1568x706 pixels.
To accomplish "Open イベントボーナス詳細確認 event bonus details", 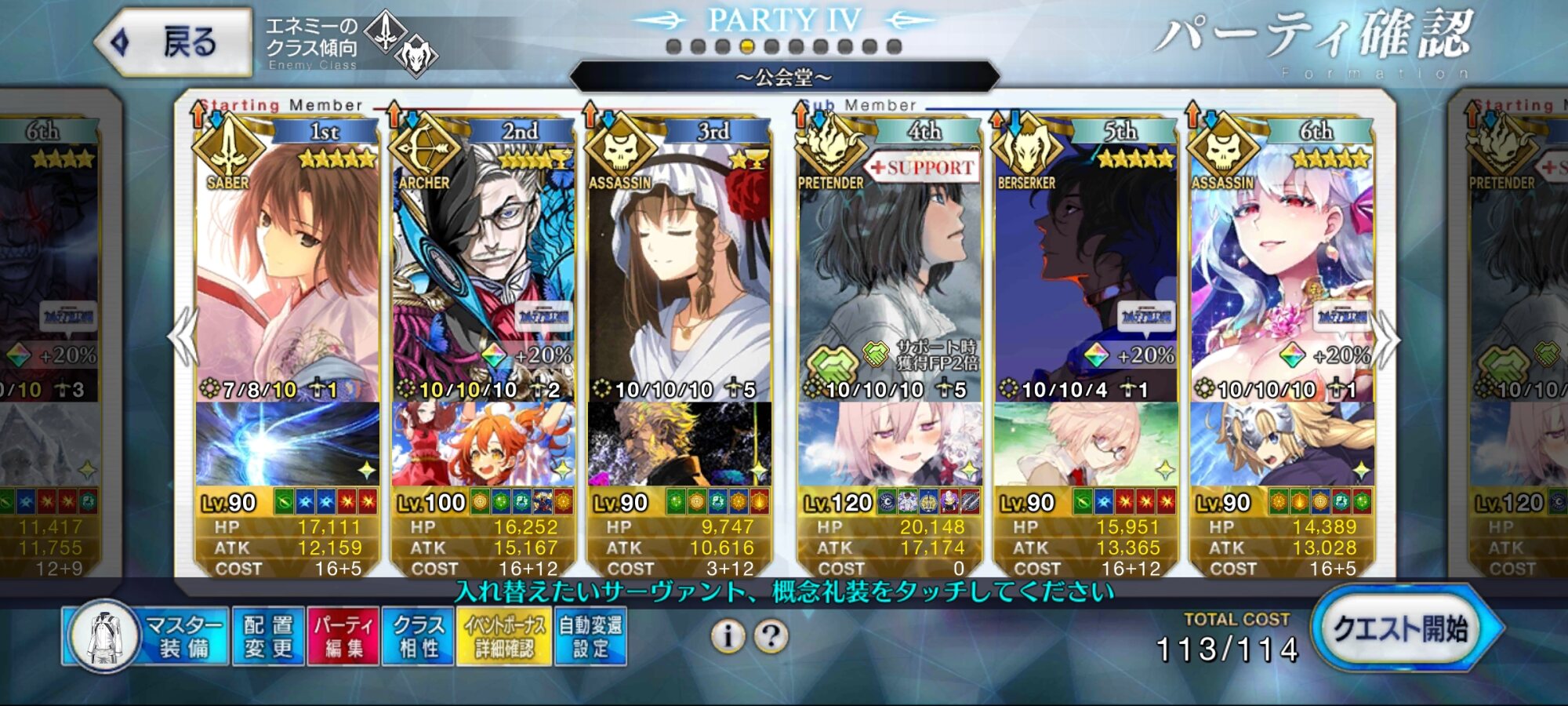I will click(504, 636).
